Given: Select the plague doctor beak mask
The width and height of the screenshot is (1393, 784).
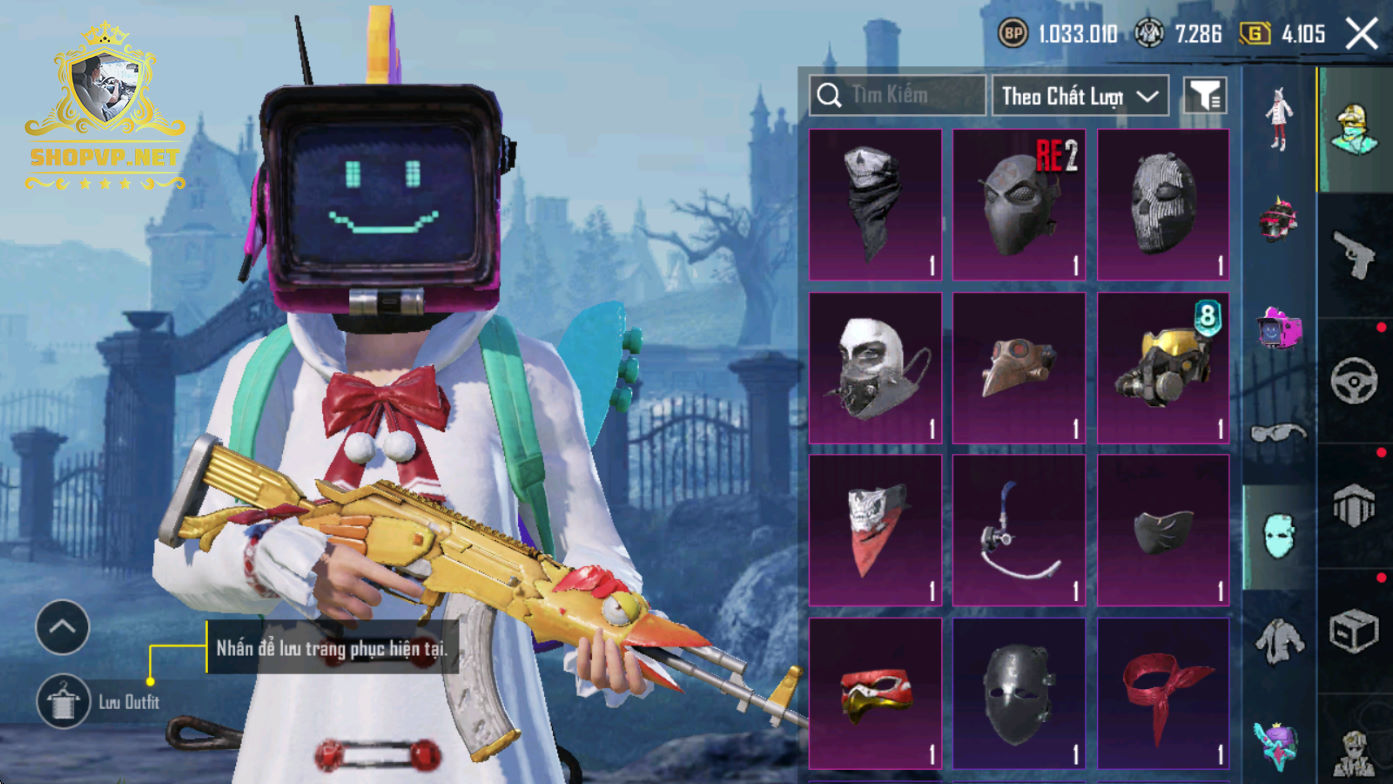Looking at the screenshot, I should click(1019, 368).
